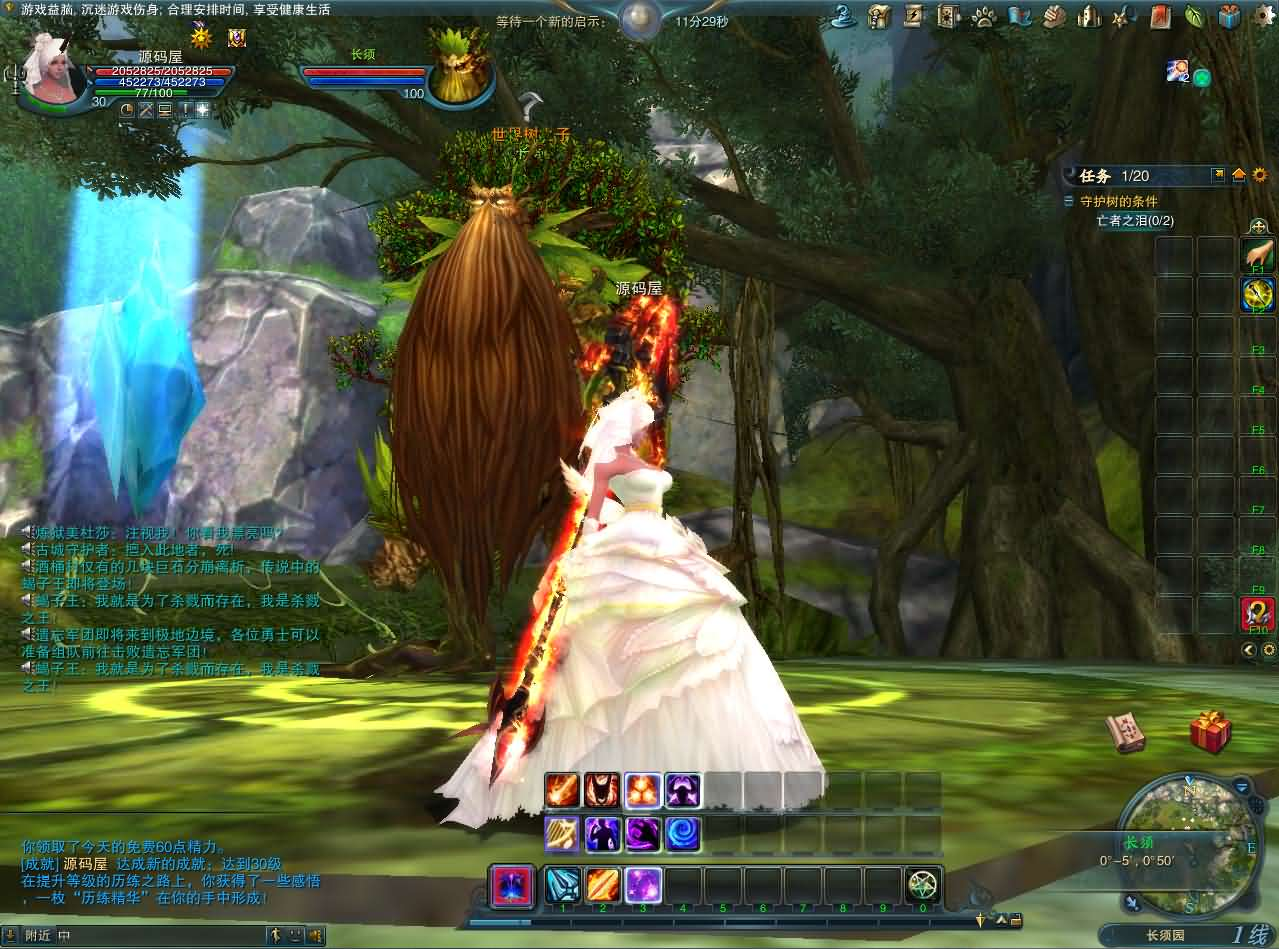Open the red gift box above the minimap
The height and width of the screenshot is (949, 1279).
tap(1210, 731)
